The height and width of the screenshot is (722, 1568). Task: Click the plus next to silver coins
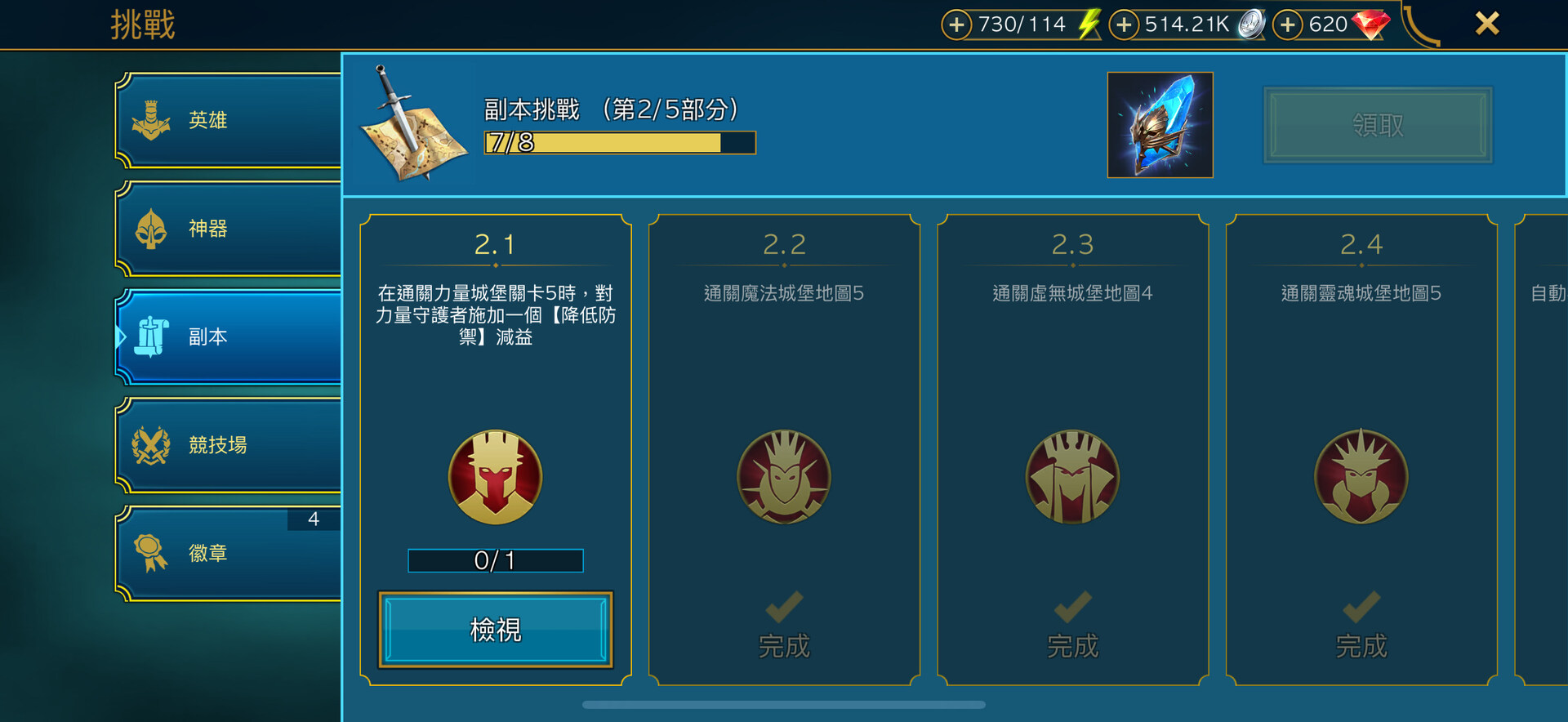pyautogui.click(x=1124, y=25)
